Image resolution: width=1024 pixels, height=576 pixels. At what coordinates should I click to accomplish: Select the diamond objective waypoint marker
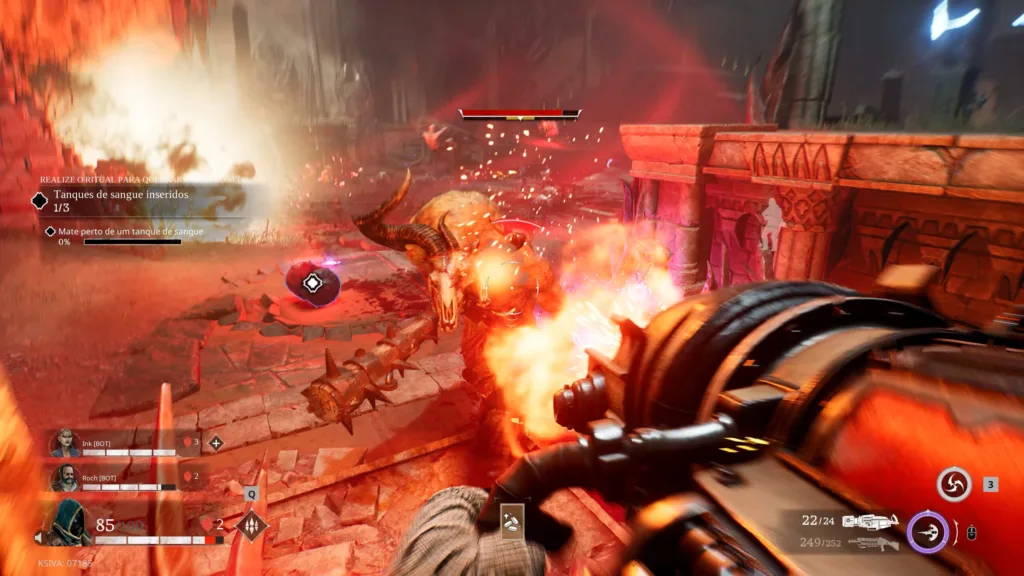[x=313, y=283]
